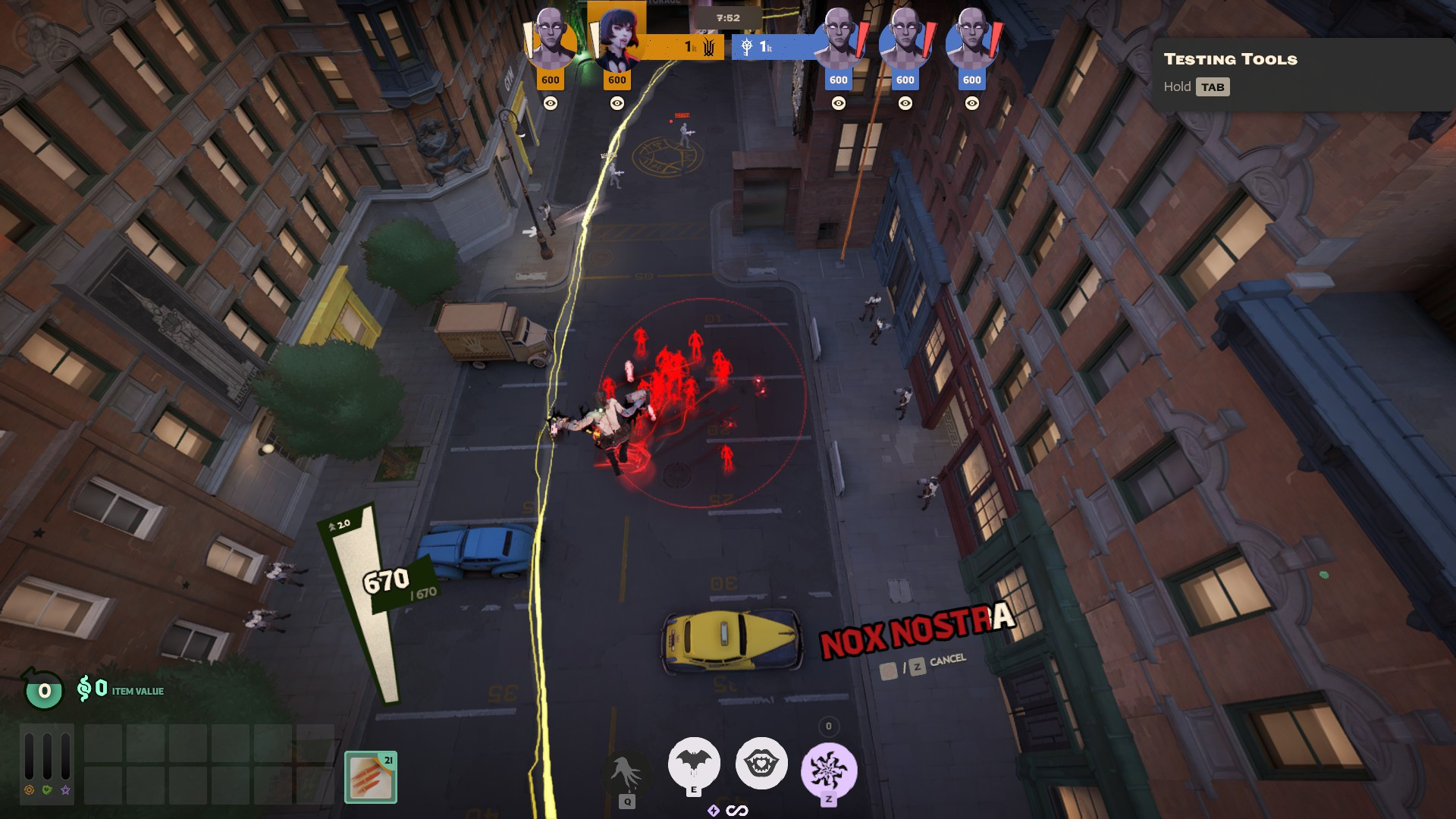The height and width of the screenshot is (819, 1456).
Task: Select the bald orange-team teammate portrait
Action: (551, 38)
